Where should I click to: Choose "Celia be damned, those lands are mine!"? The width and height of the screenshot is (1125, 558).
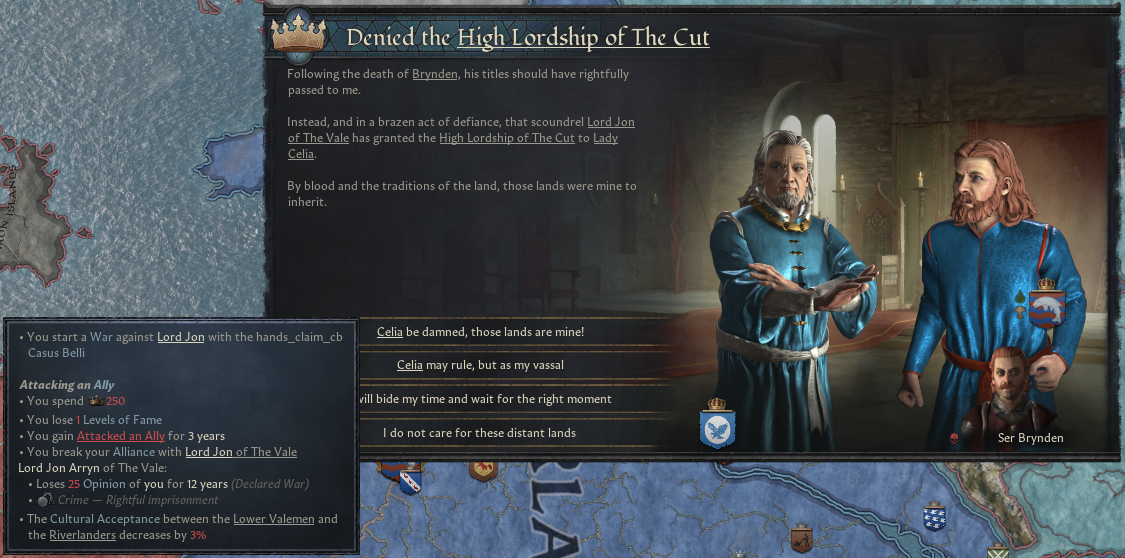point(480,331)
